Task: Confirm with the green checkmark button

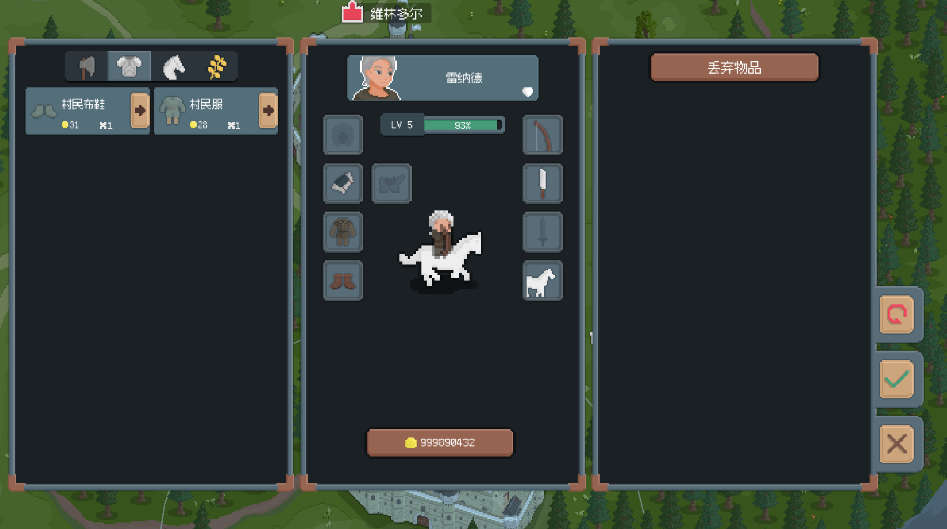Action: [897, 379]
